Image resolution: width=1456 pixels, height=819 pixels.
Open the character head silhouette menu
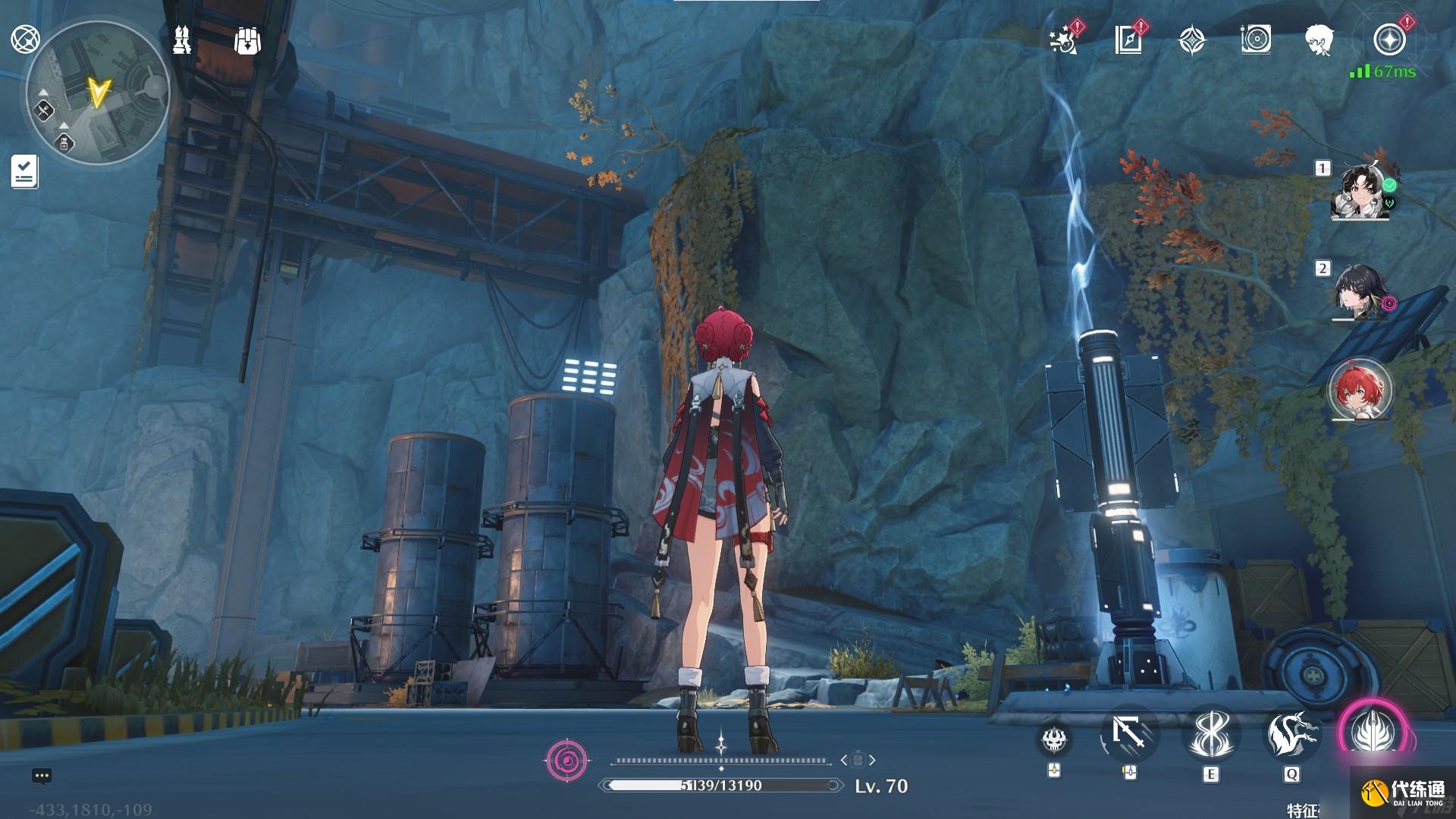(1319, 39)
